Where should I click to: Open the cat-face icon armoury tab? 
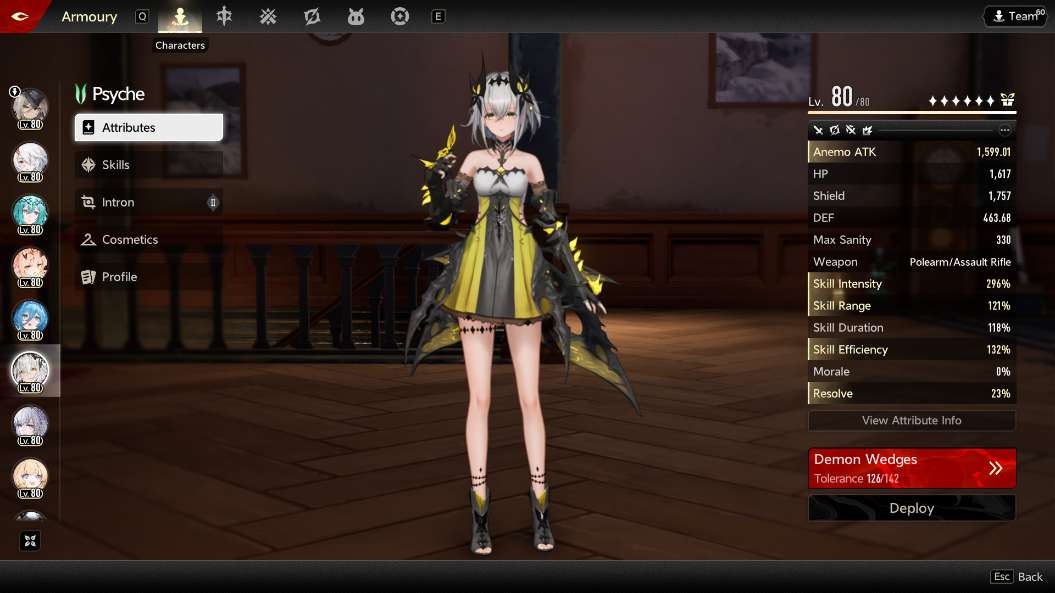(x=356, y=16)
